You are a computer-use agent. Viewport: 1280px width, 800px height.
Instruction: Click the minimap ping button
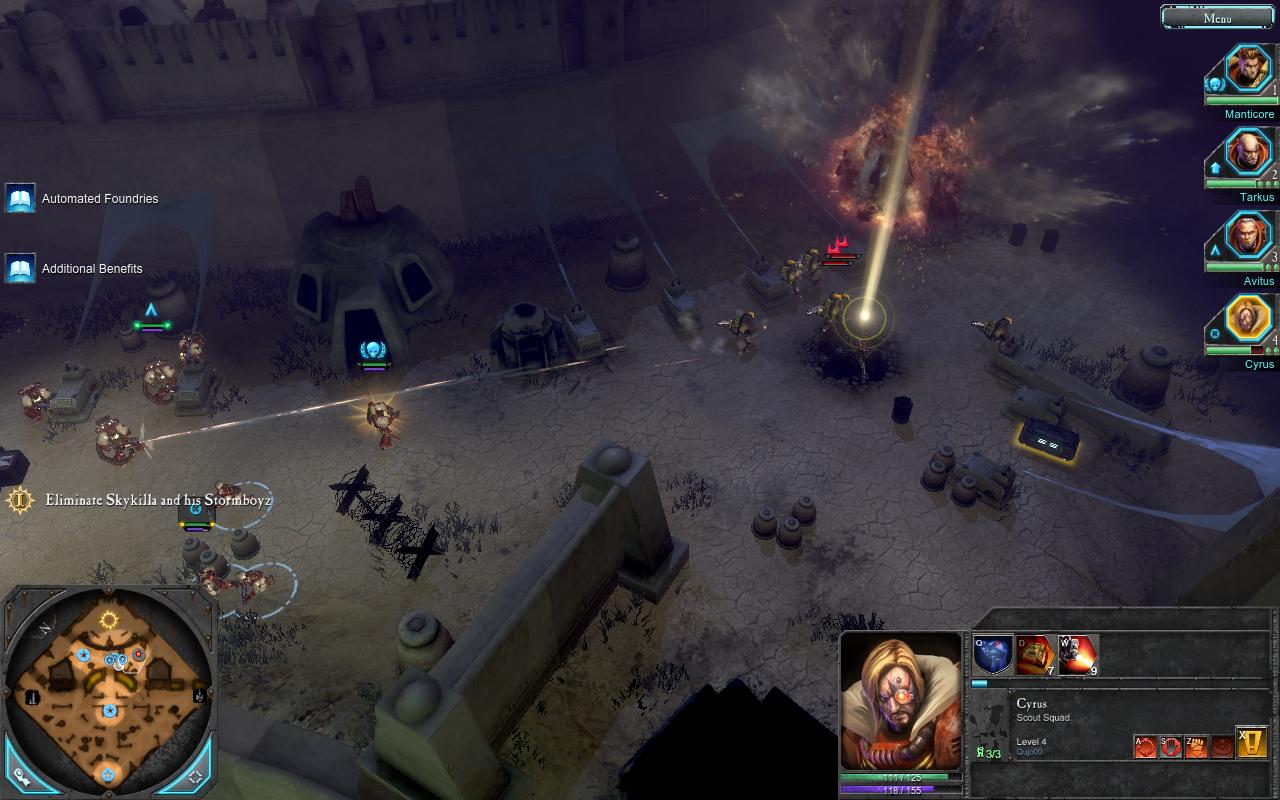20,775
